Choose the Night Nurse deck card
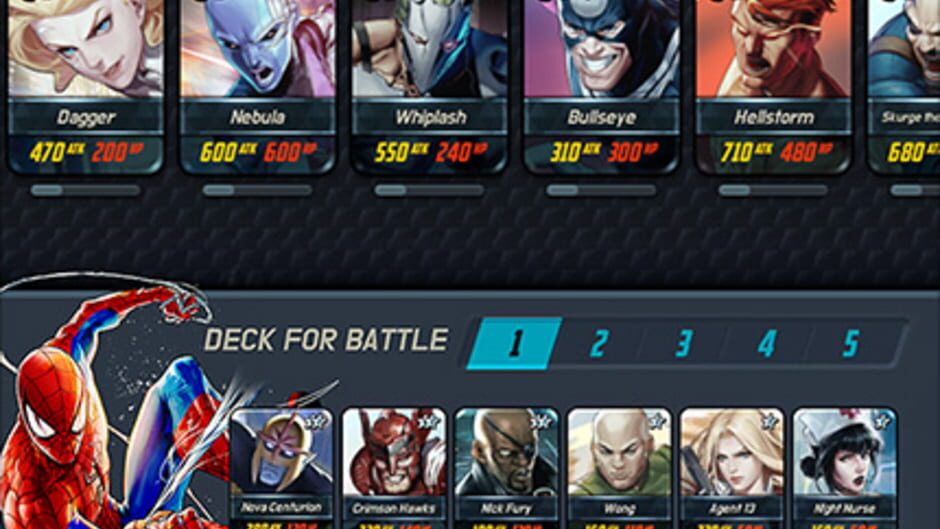The image size is (940, 529). coord(844,465)
